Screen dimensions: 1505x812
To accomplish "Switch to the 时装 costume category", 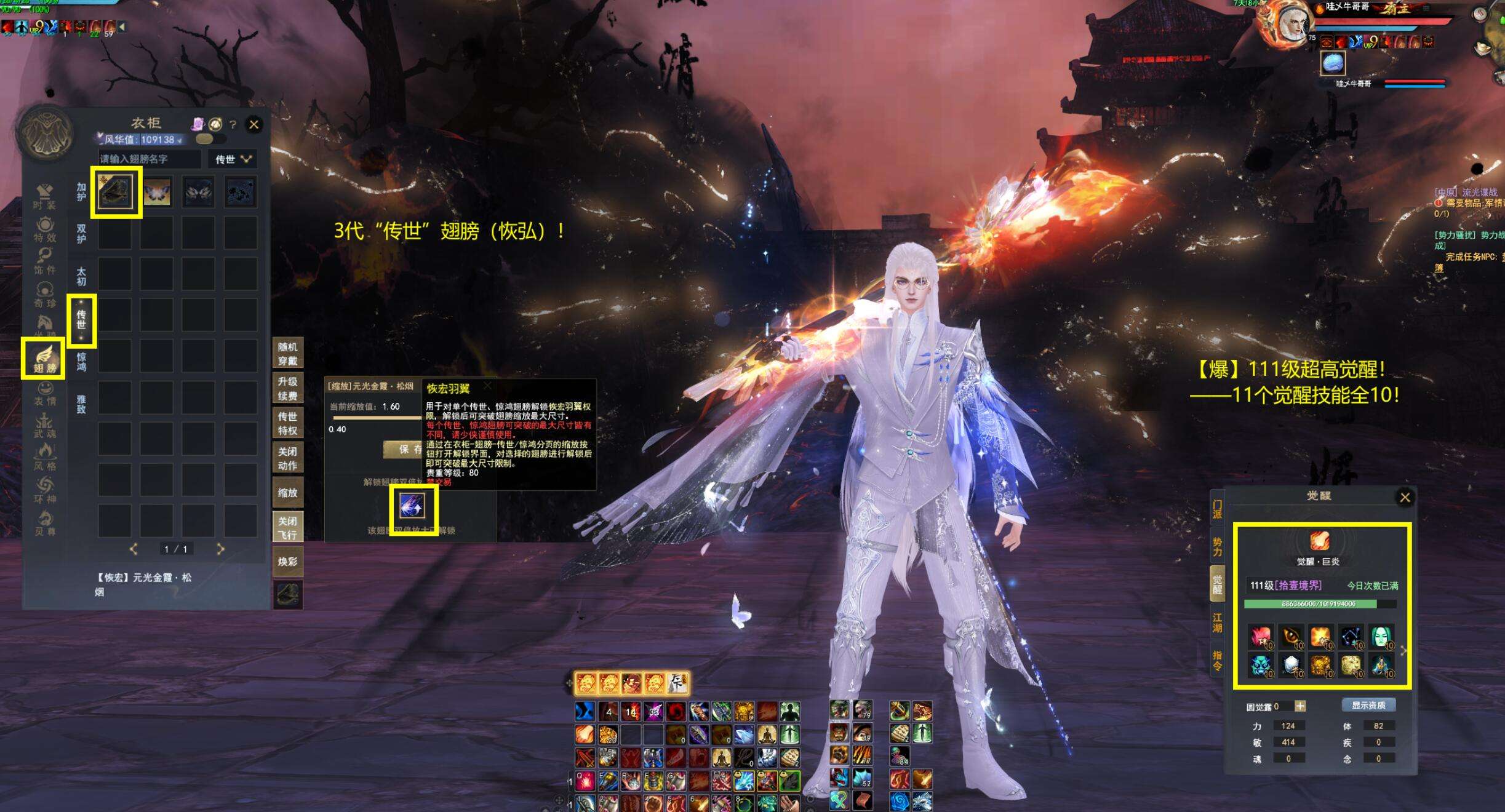I will (x=44, y=197).
